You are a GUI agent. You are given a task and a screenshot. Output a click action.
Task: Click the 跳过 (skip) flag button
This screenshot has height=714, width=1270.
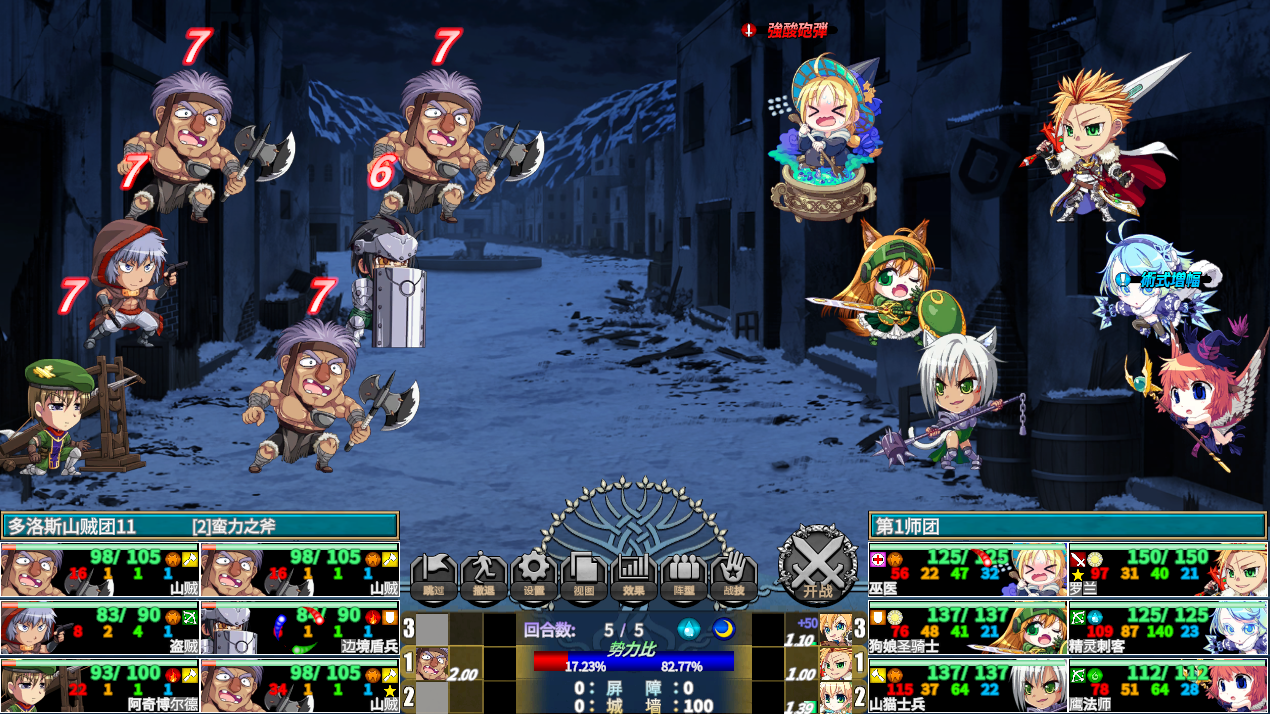(434, 577)
